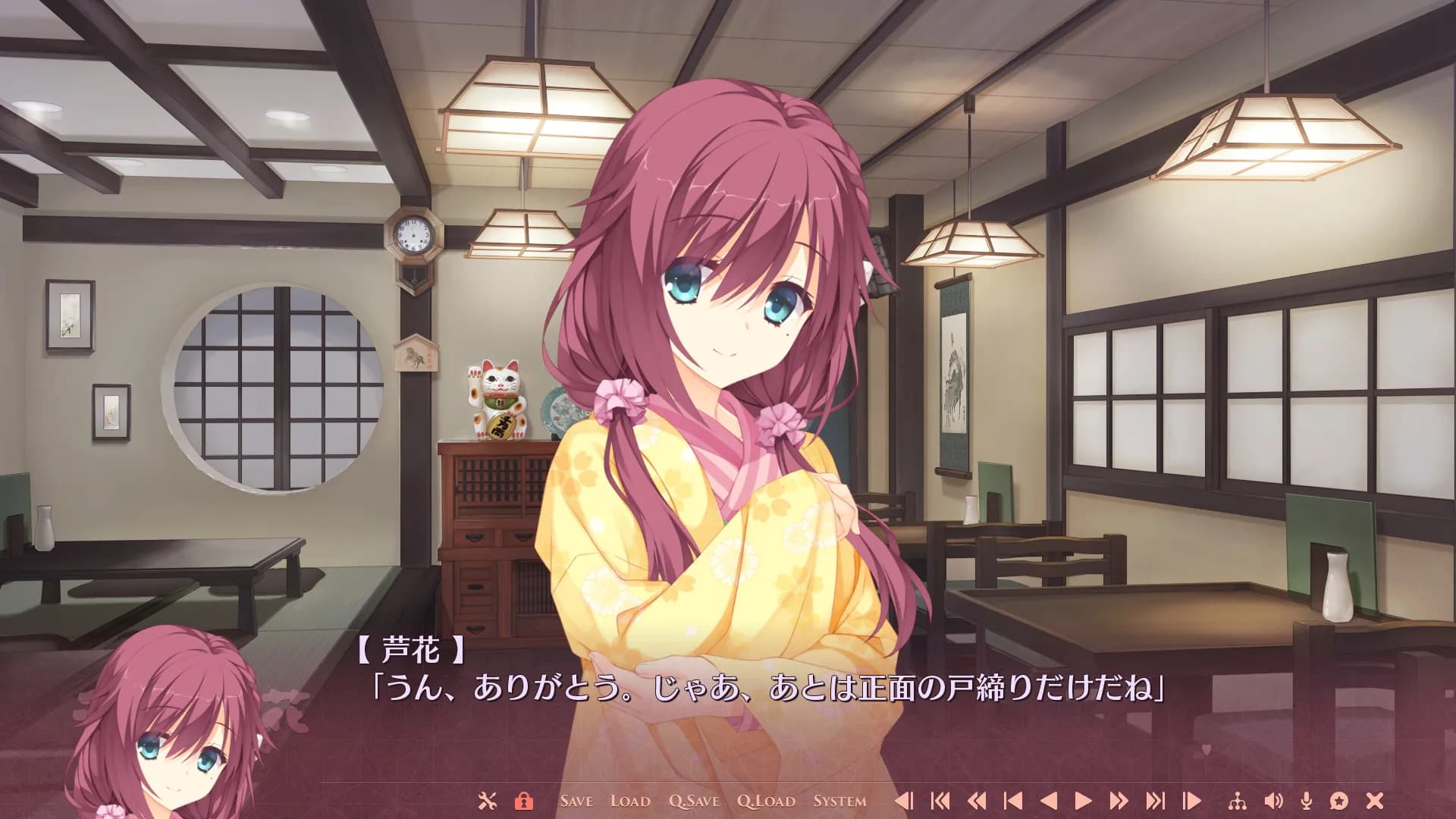Rewind dialogue with the double left arrows
1456x819 pixels.
977,800
